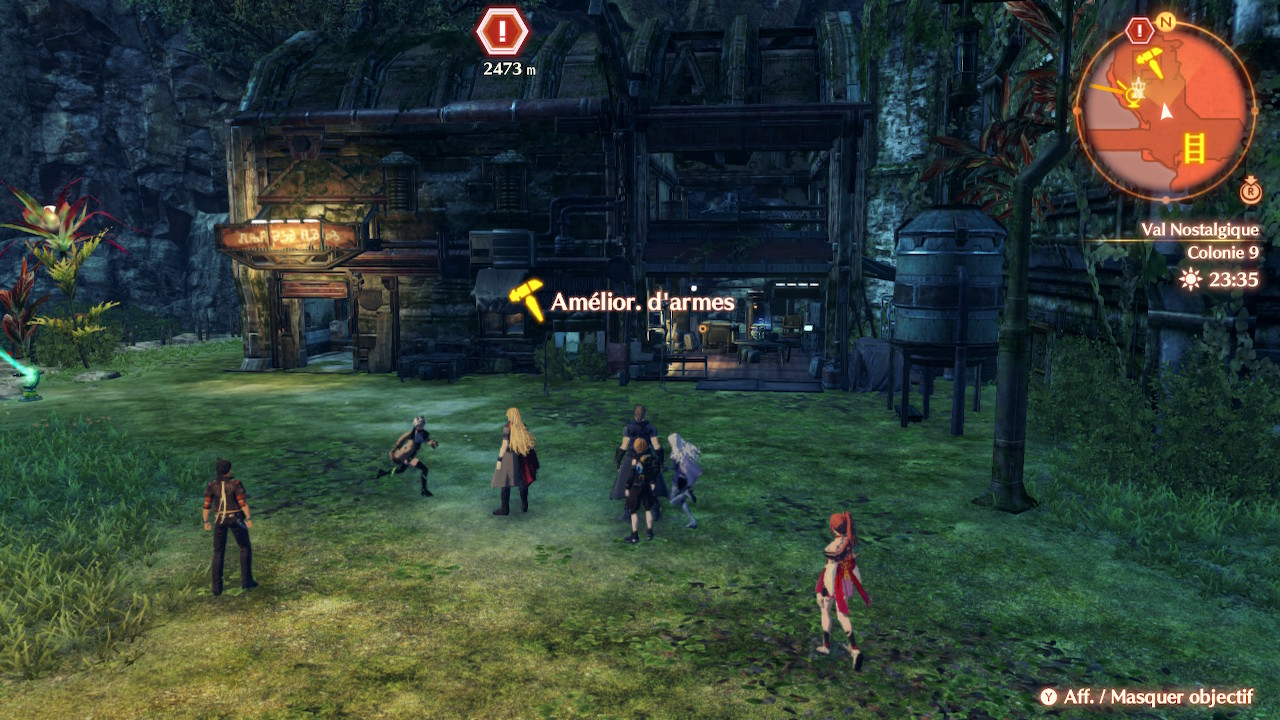The width and height of the screenshot is (1280, 720).
Task: Toggle the Aff. / Masquer objectif option
Action: [x=1146, y=697]
